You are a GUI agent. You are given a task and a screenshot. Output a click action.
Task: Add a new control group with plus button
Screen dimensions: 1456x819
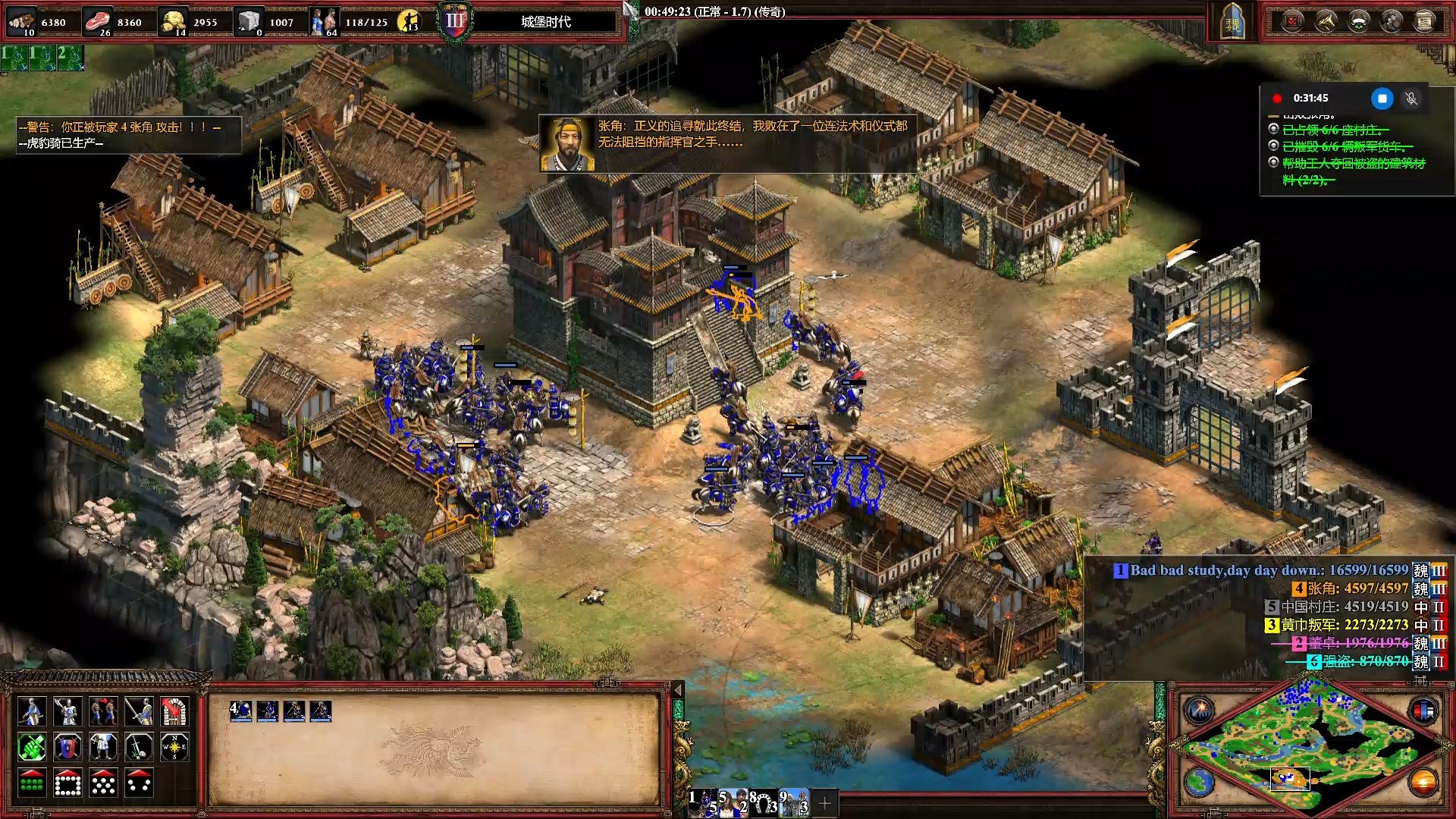(824, 802)
